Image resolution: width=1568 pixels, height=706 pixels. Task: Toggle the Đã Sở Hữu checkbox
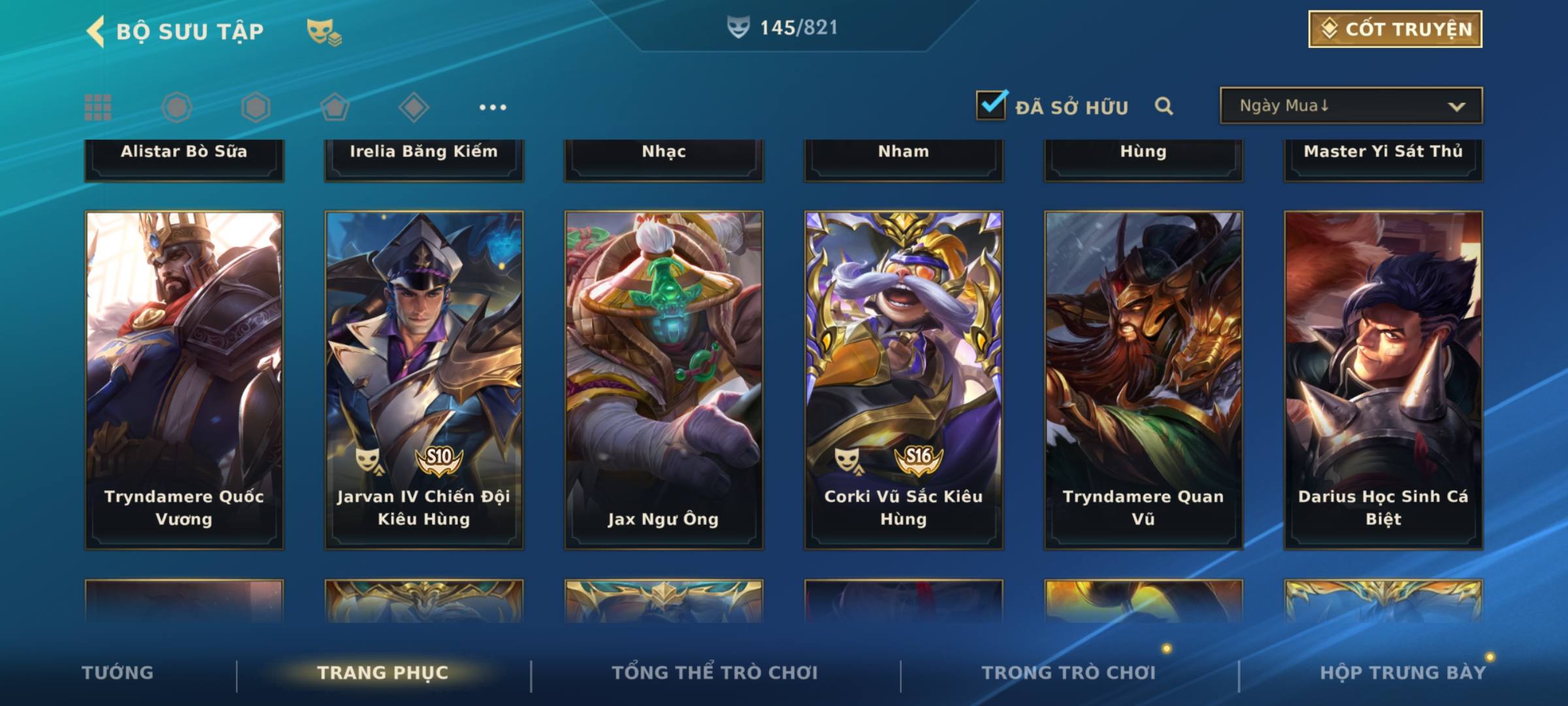click(991, 105)
